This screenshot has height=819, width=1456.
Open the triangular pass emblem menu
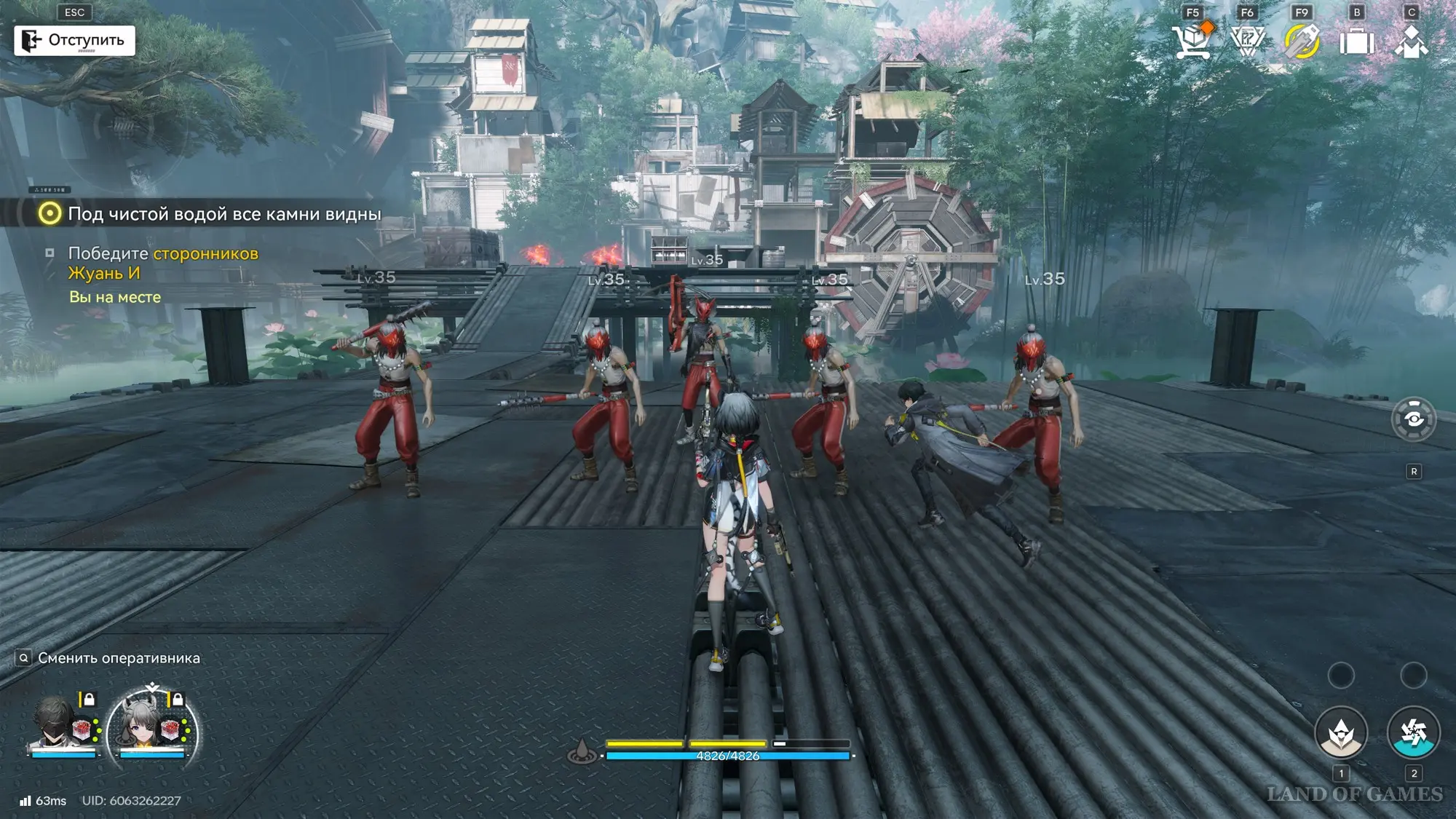tap(1247, 41)
